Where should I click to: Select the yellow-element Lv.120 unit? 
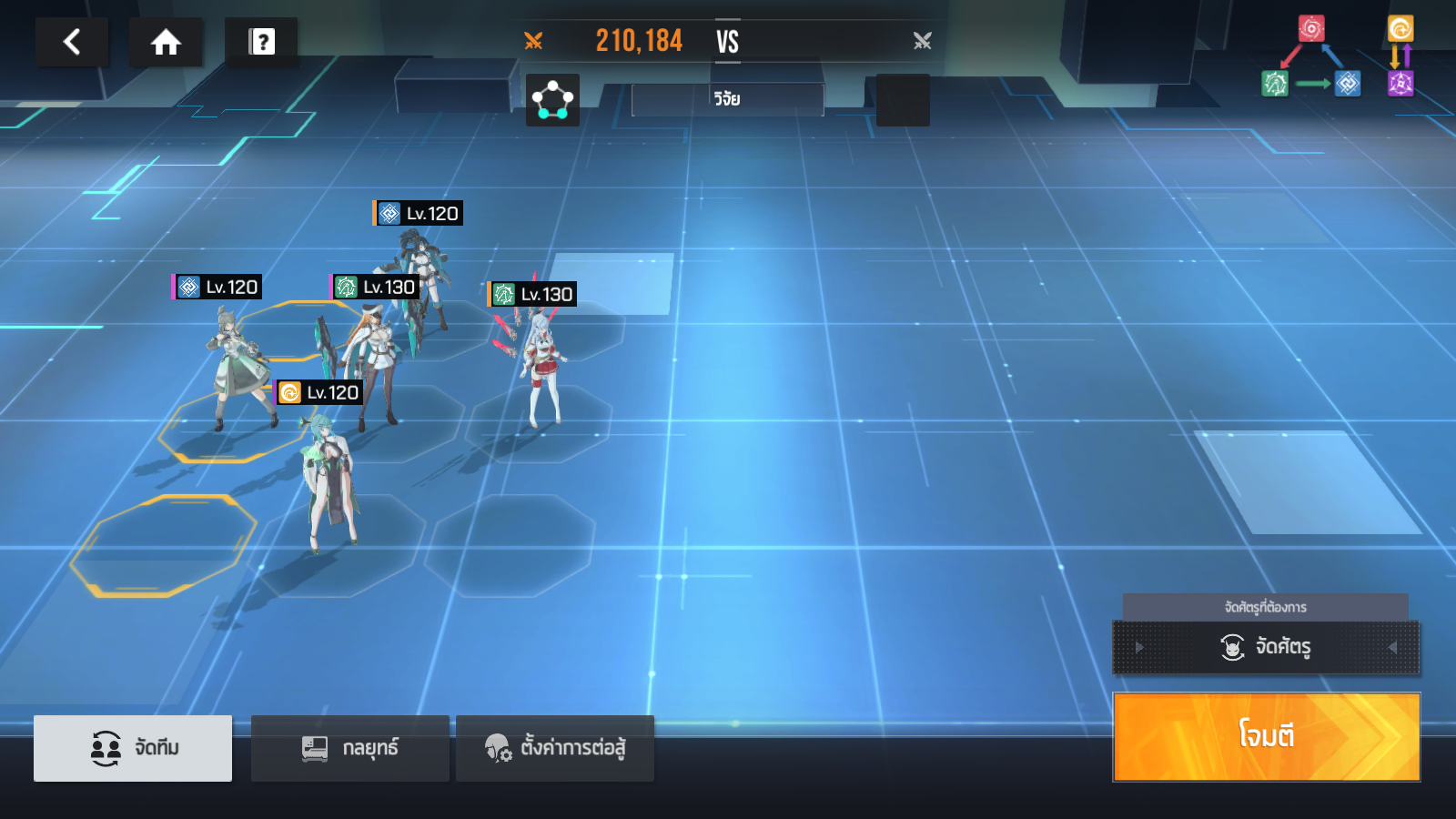(328, 482)
